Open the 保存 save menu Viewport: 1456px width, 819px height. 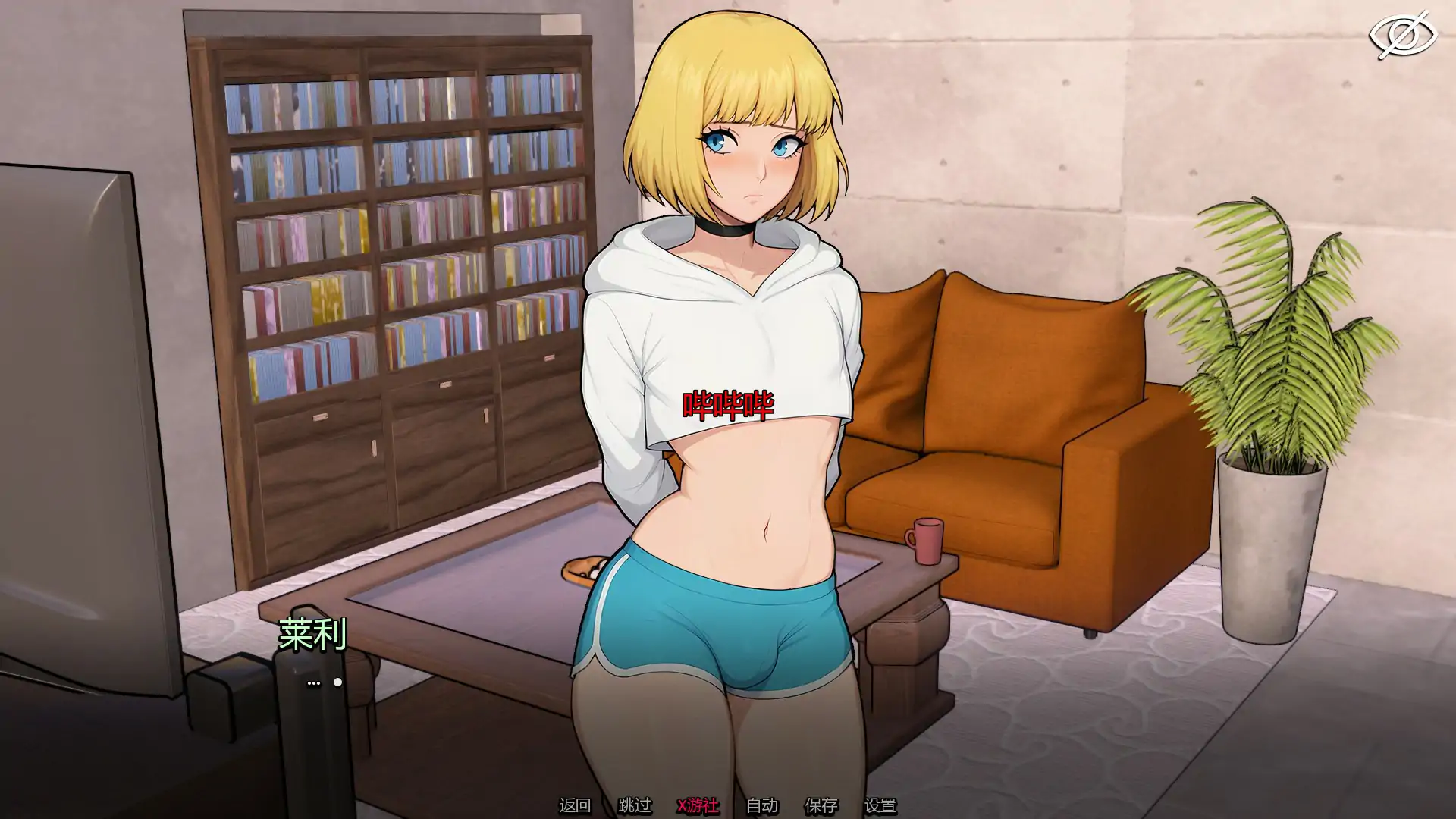tap(821, 805)
